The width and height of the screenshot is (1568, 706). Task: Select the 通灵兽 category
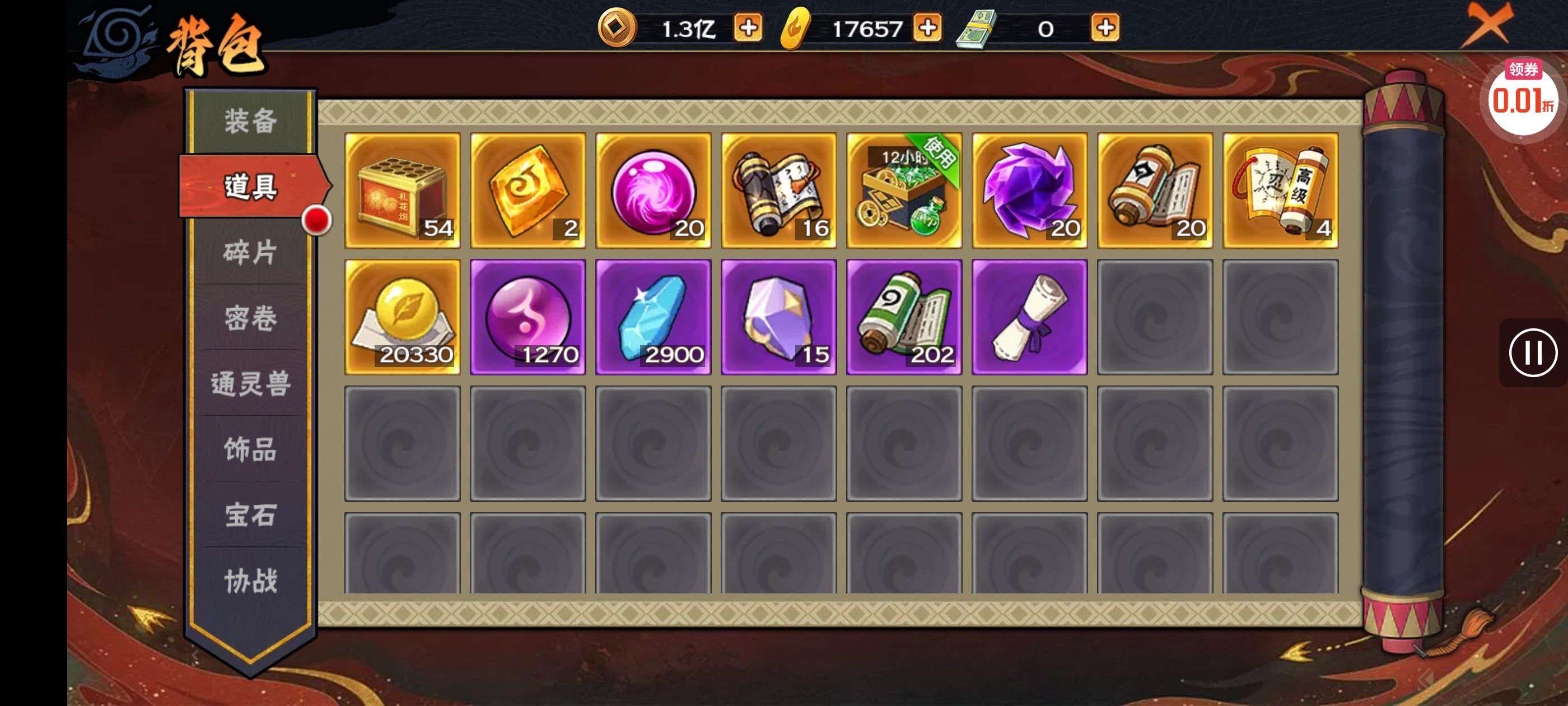click(251, 385)
